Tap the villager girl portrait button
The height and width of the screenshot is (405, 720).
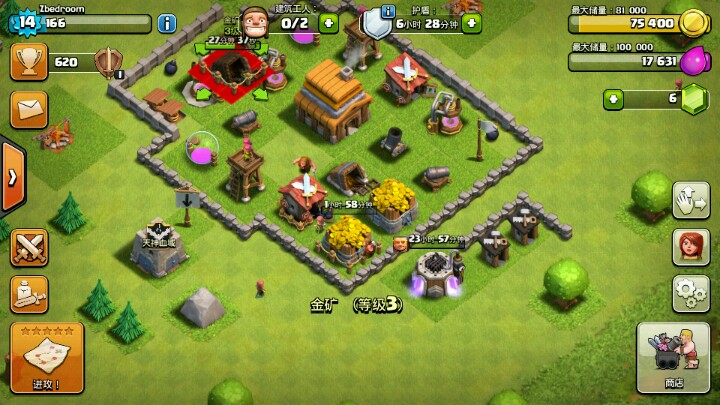click(690, 246)
